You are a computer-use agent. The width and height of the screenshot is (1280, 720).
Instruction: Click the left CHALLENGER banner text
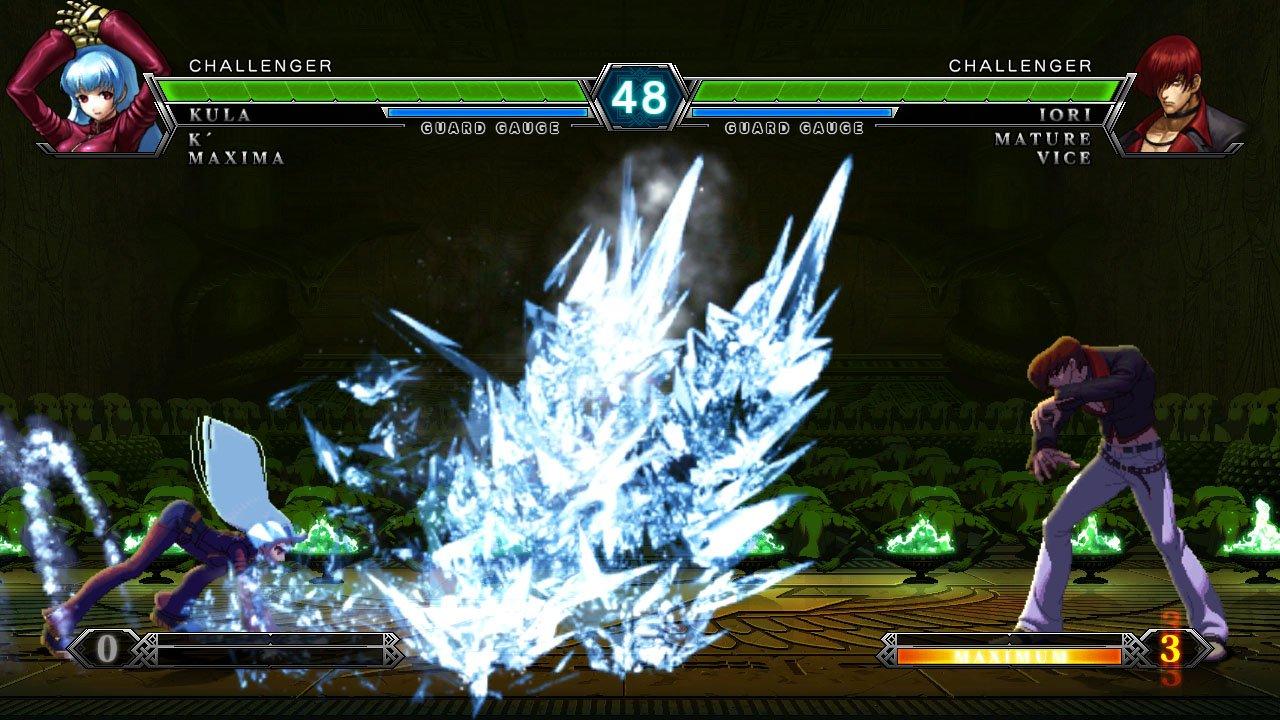point(260,67)
